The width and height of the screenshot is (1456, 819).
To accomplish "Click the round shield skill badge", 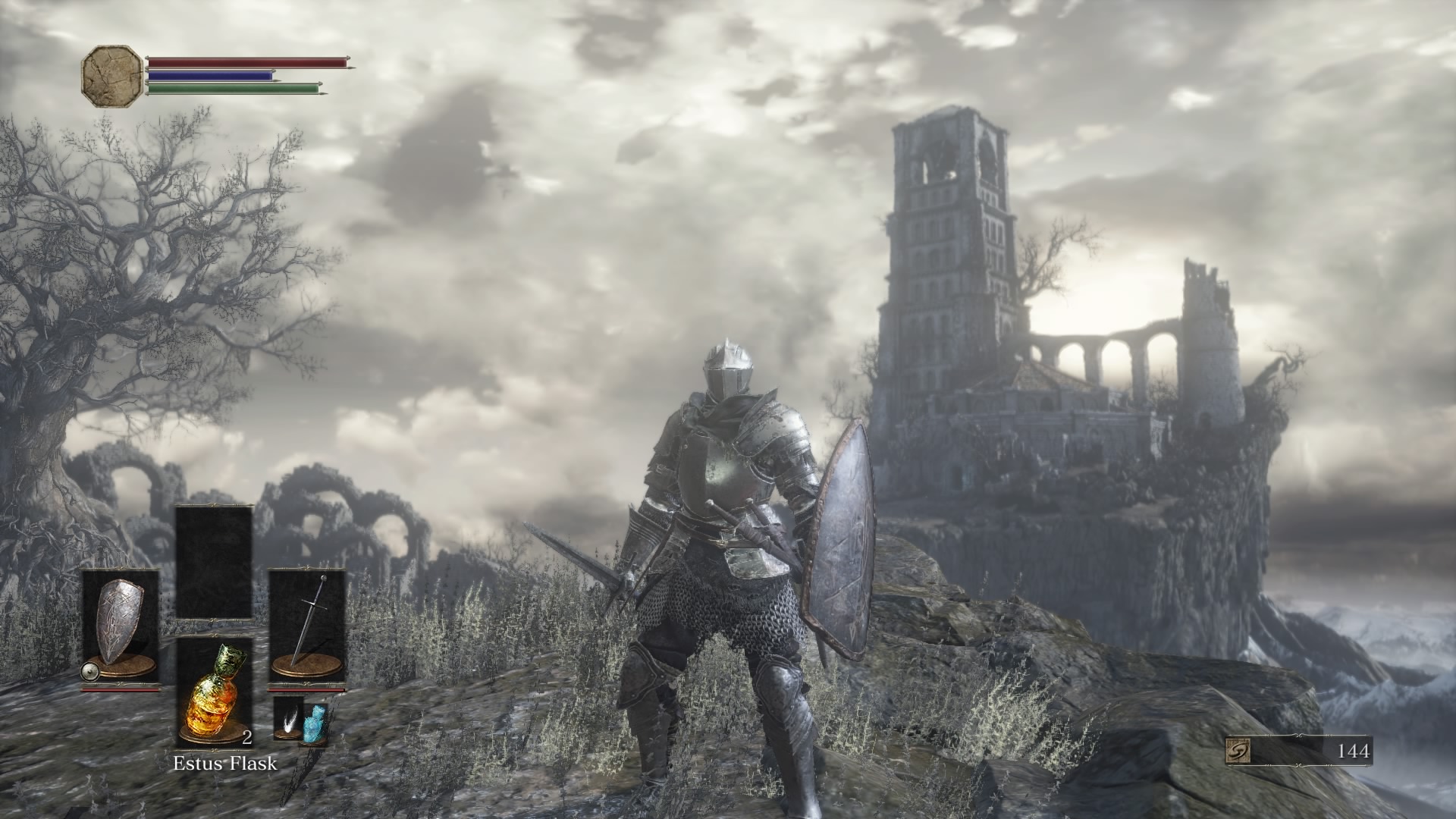I will point(91,670).
